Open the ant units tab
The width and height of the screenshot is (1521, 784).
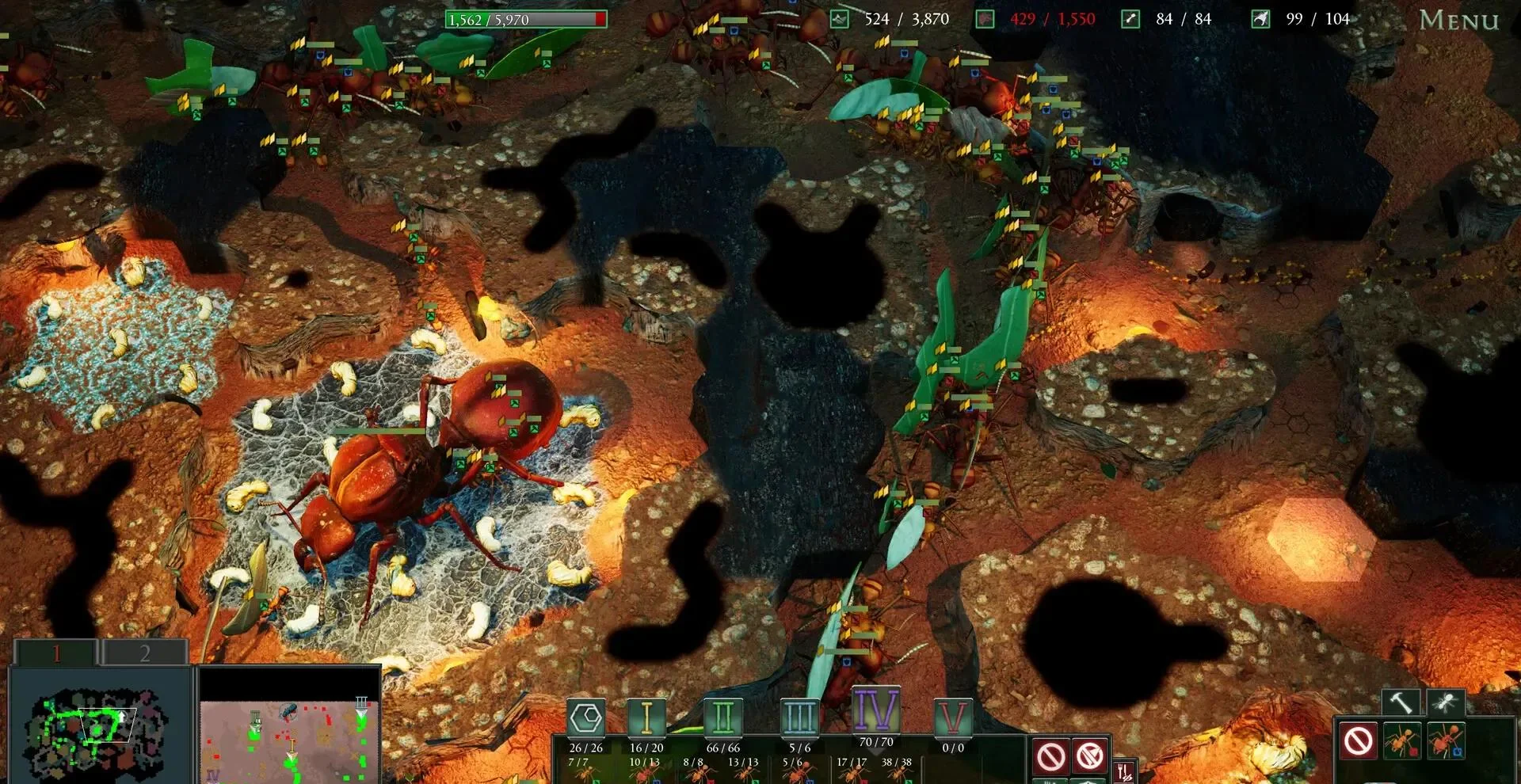1446,702
